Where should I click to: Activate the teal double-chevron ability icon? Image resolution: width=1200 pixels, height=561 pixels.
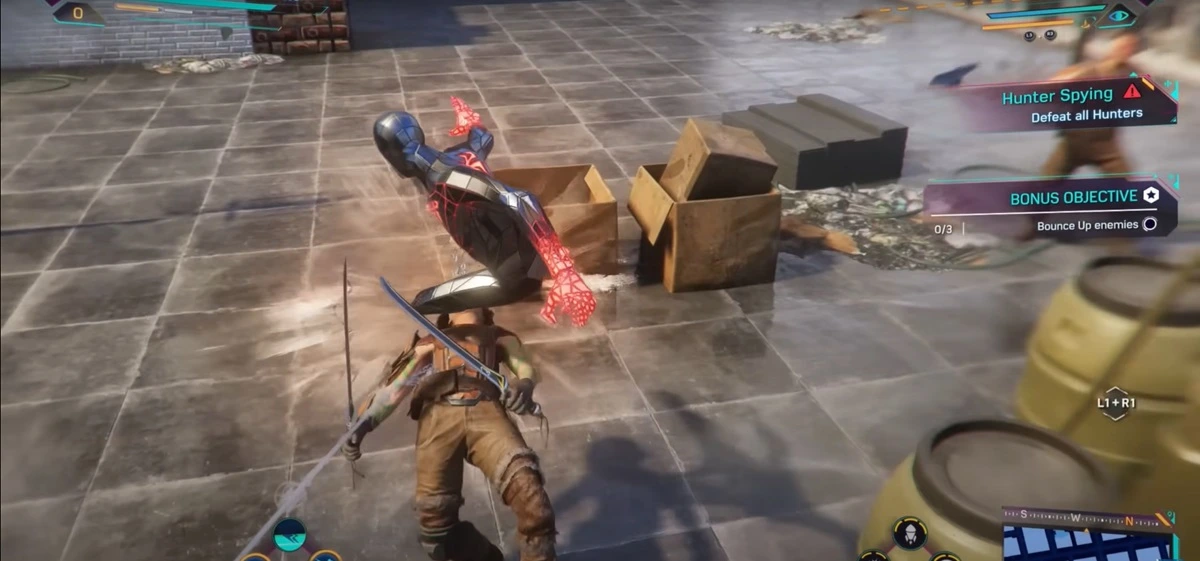[x=290, y=535]
